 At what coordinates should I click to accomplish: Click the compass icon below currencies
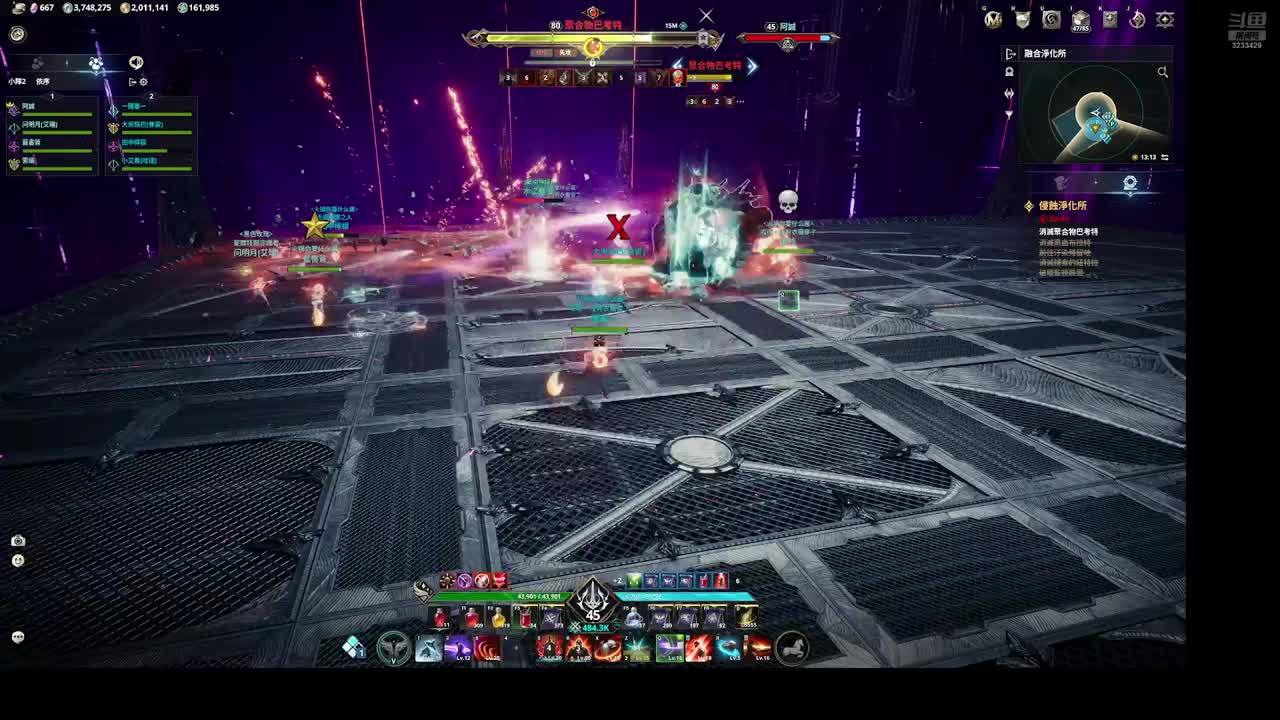click(x=17, y=34)
